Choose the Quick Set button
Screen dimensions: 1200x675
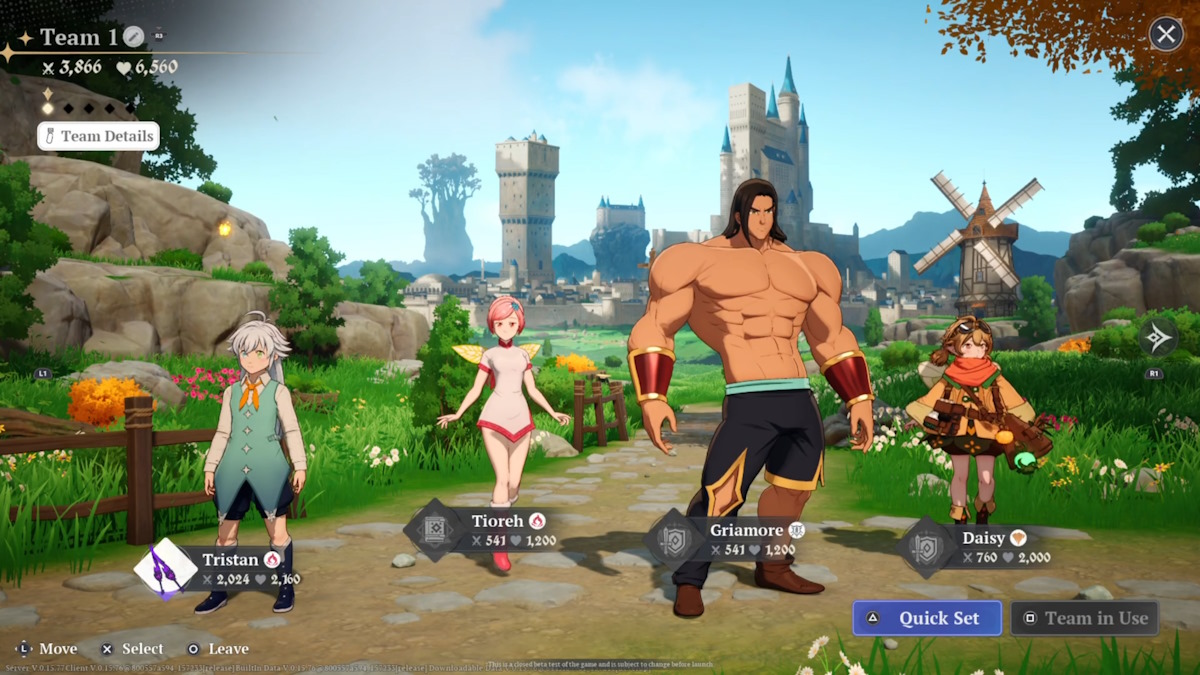pos(926,618)
